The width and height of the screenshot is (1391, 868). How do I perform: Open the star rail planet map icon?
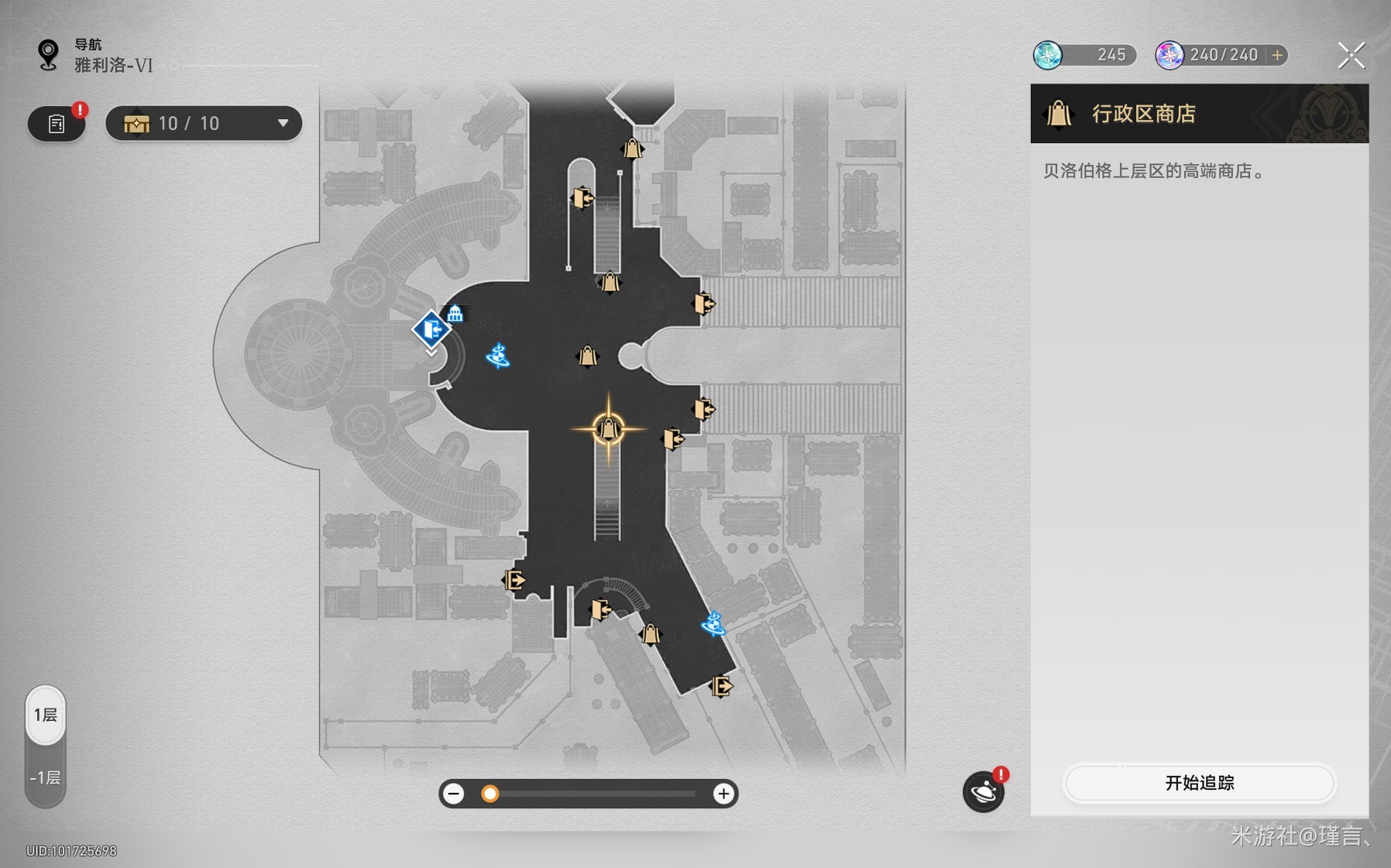tap(983, 791)
